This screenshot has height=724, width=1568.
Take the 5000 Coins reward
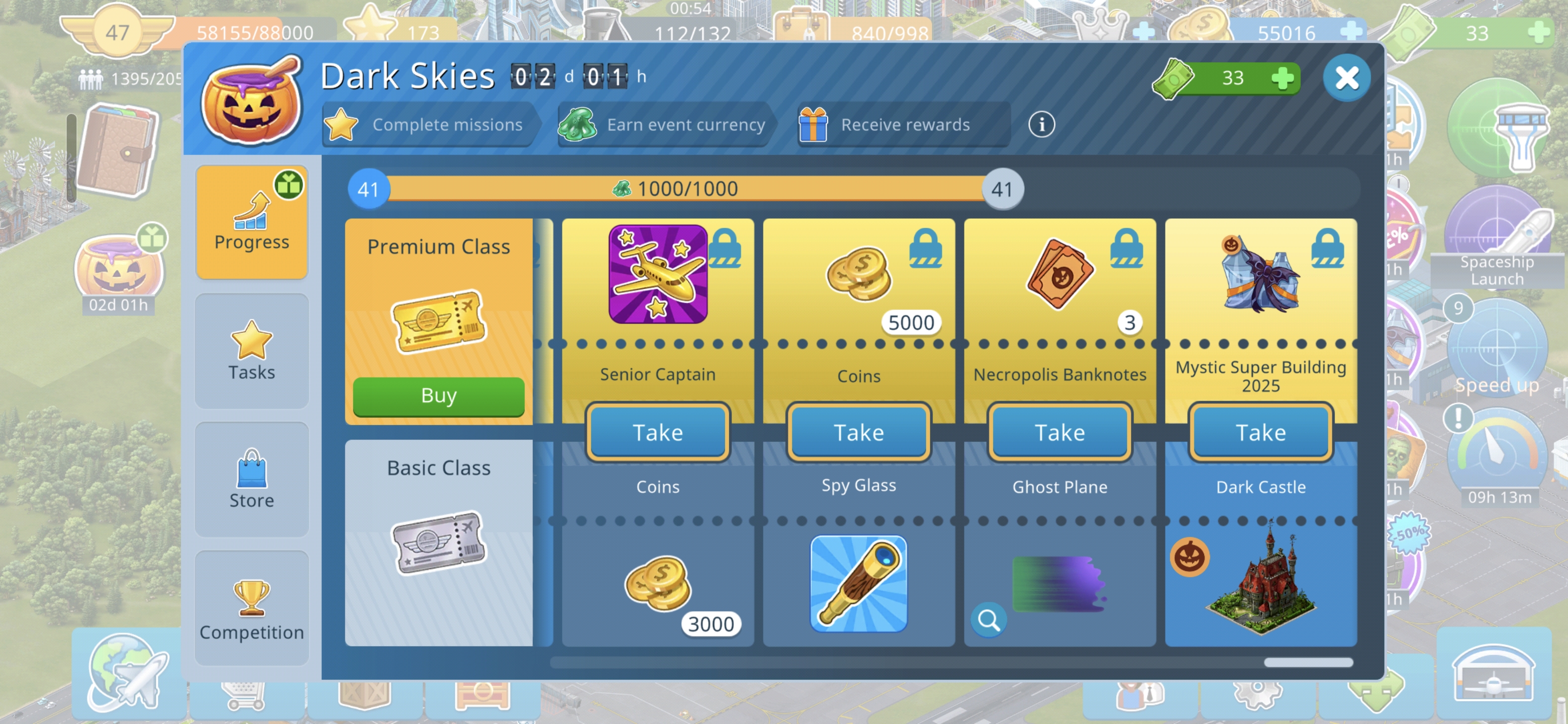(x=858, y=432)
